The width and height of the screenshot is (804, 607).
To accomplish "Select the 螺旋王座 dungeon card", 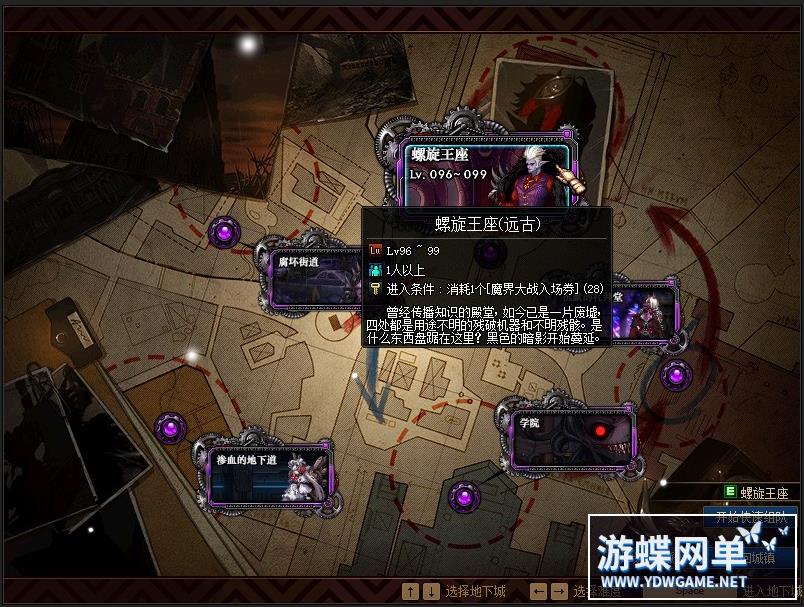I will (489, 173).
